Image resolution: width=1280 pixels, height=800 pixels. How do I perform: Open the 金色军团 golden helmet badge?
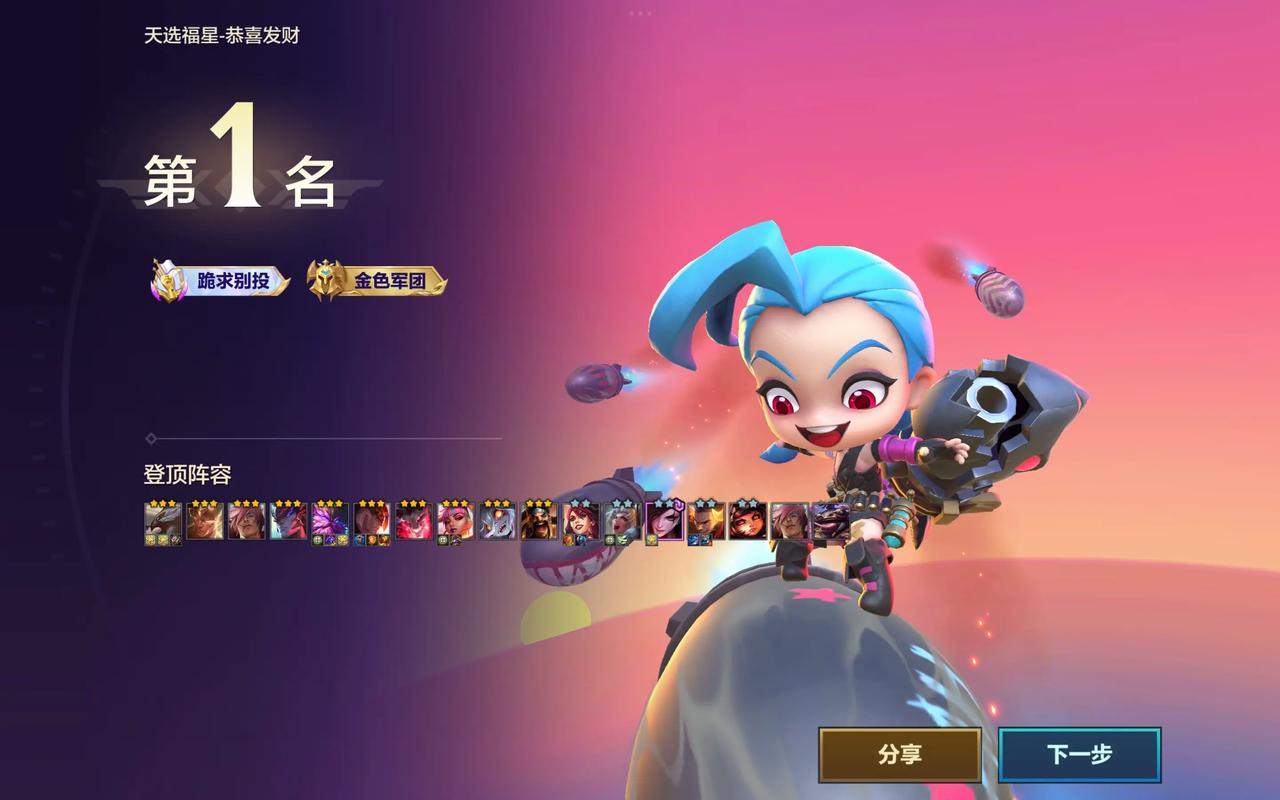coord(377,281)
